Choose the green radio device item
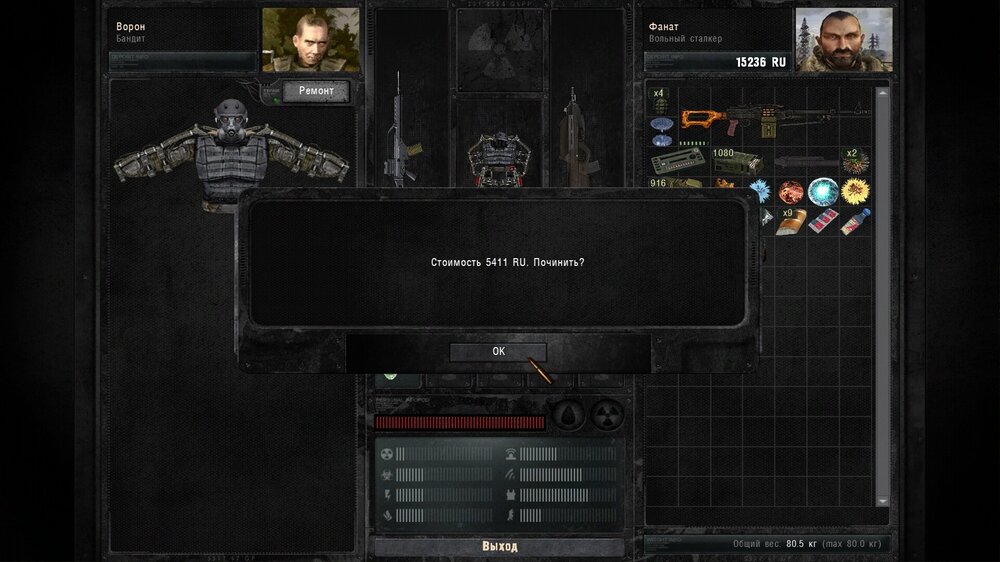Viewport: 1000px width, 562px height. (676, 162)
